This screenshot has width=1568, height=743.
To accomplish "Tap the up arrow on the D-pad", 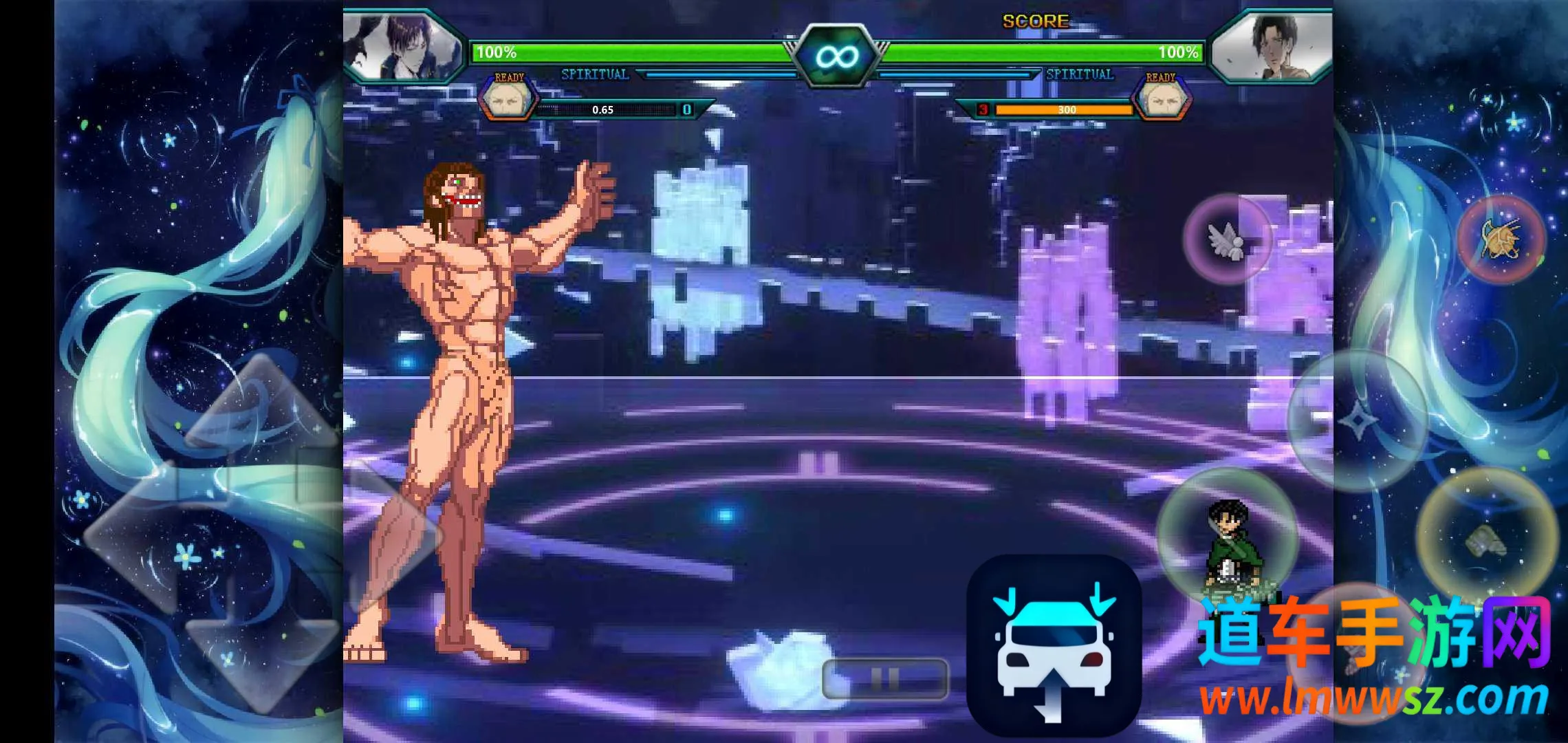I will coord(261,406).
